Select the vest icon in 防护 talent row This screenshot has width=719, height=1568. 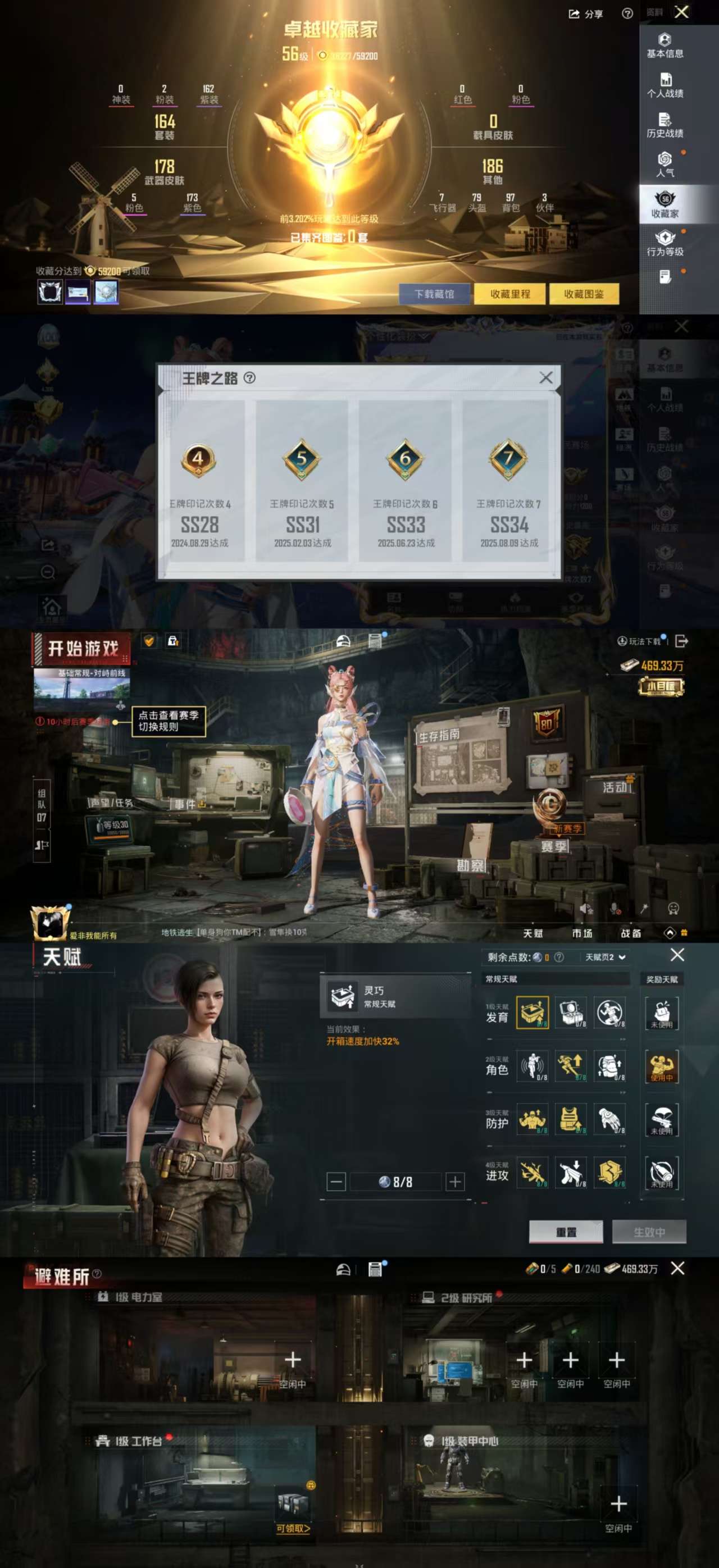click(x=571, y=1120)
